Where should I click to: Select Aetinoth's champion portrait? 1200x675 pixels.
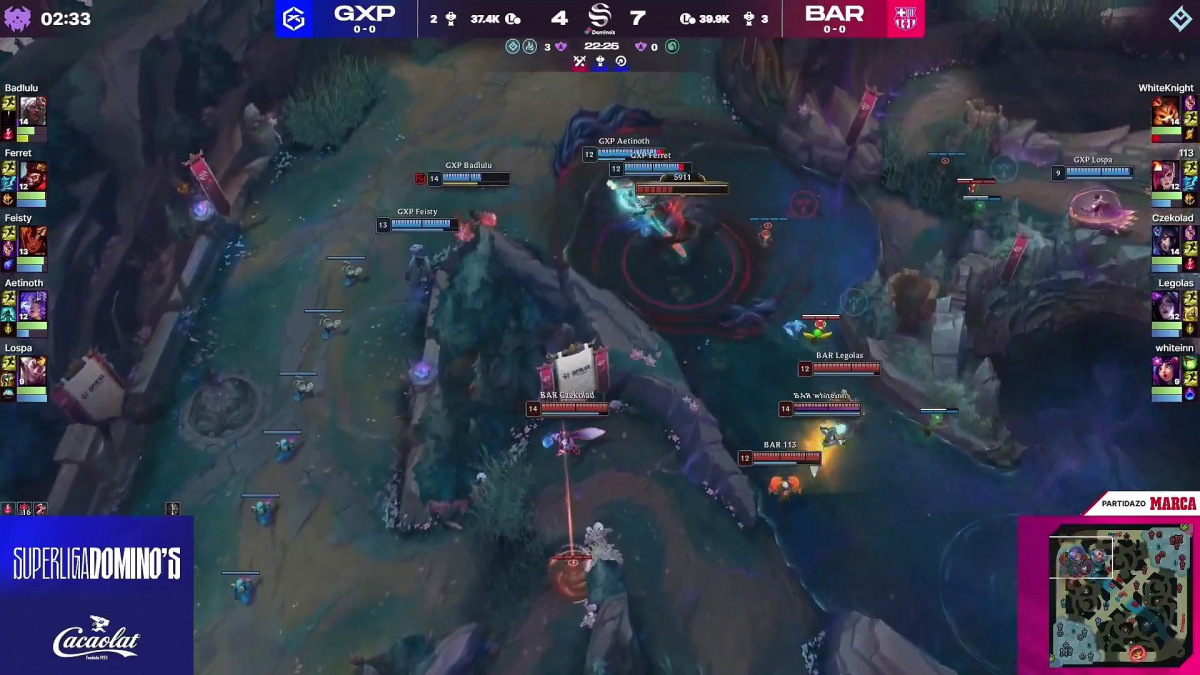31,305
